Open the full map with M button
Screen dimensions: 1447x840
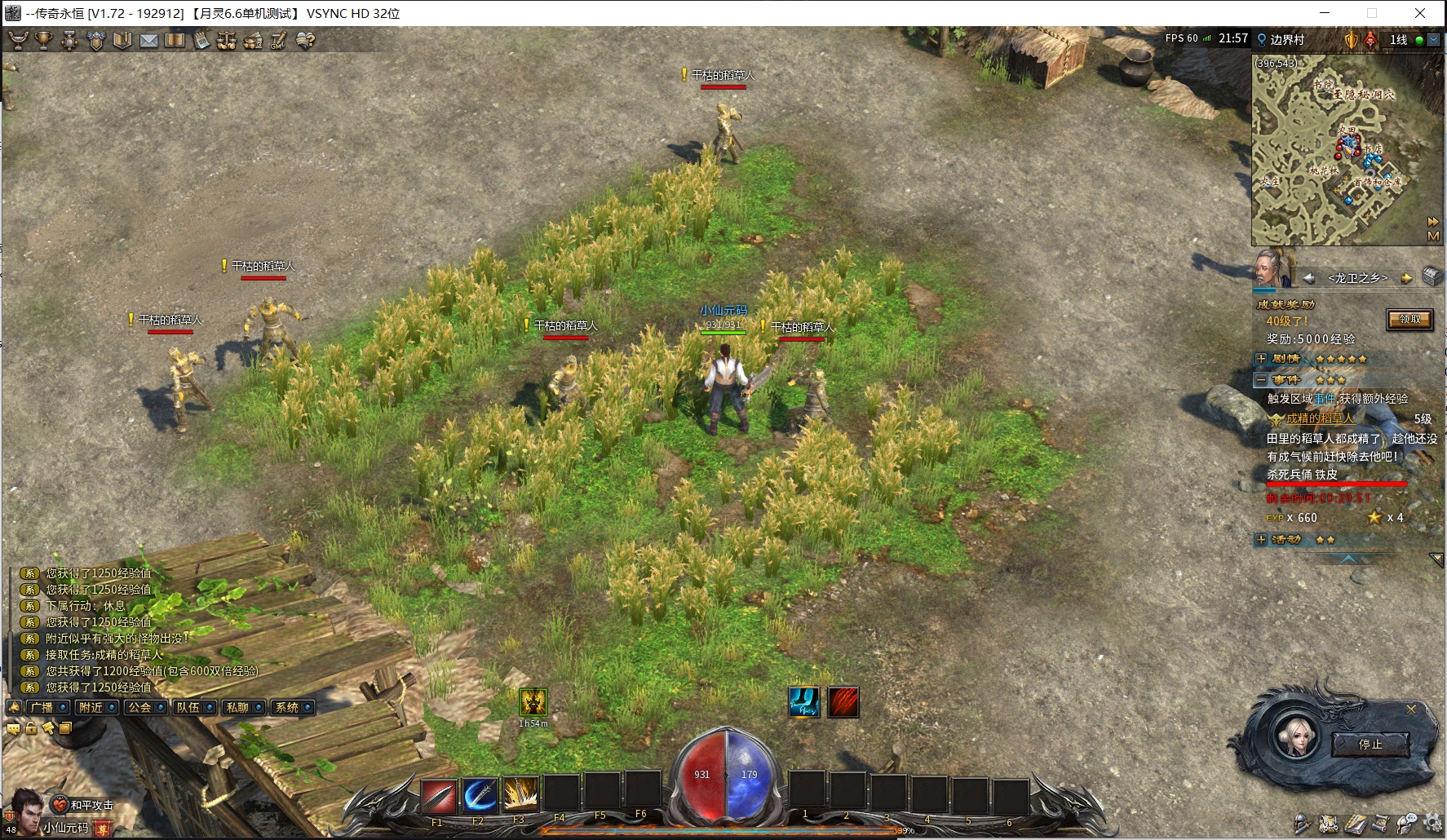point(1433,237)
